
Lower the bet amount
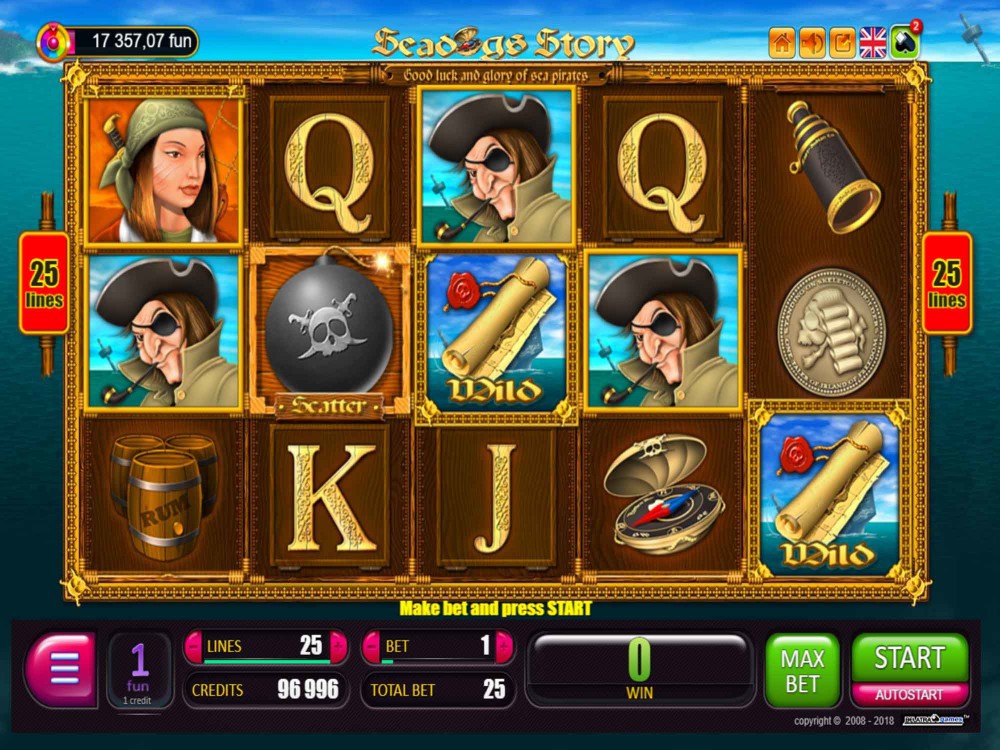tap(371, 647)
